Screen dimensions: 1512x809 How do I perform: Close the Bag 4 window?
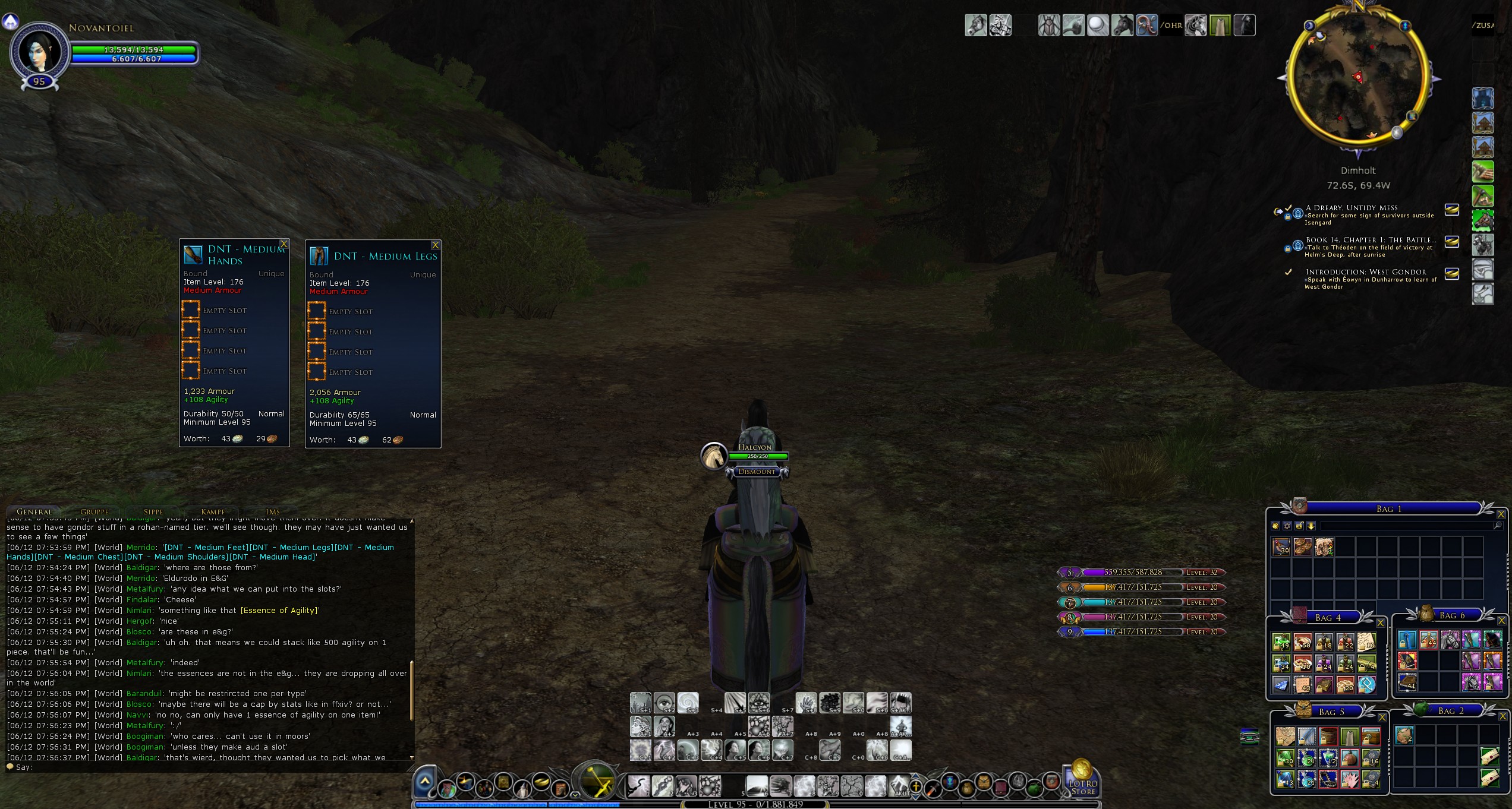[x=1381, y=622]
